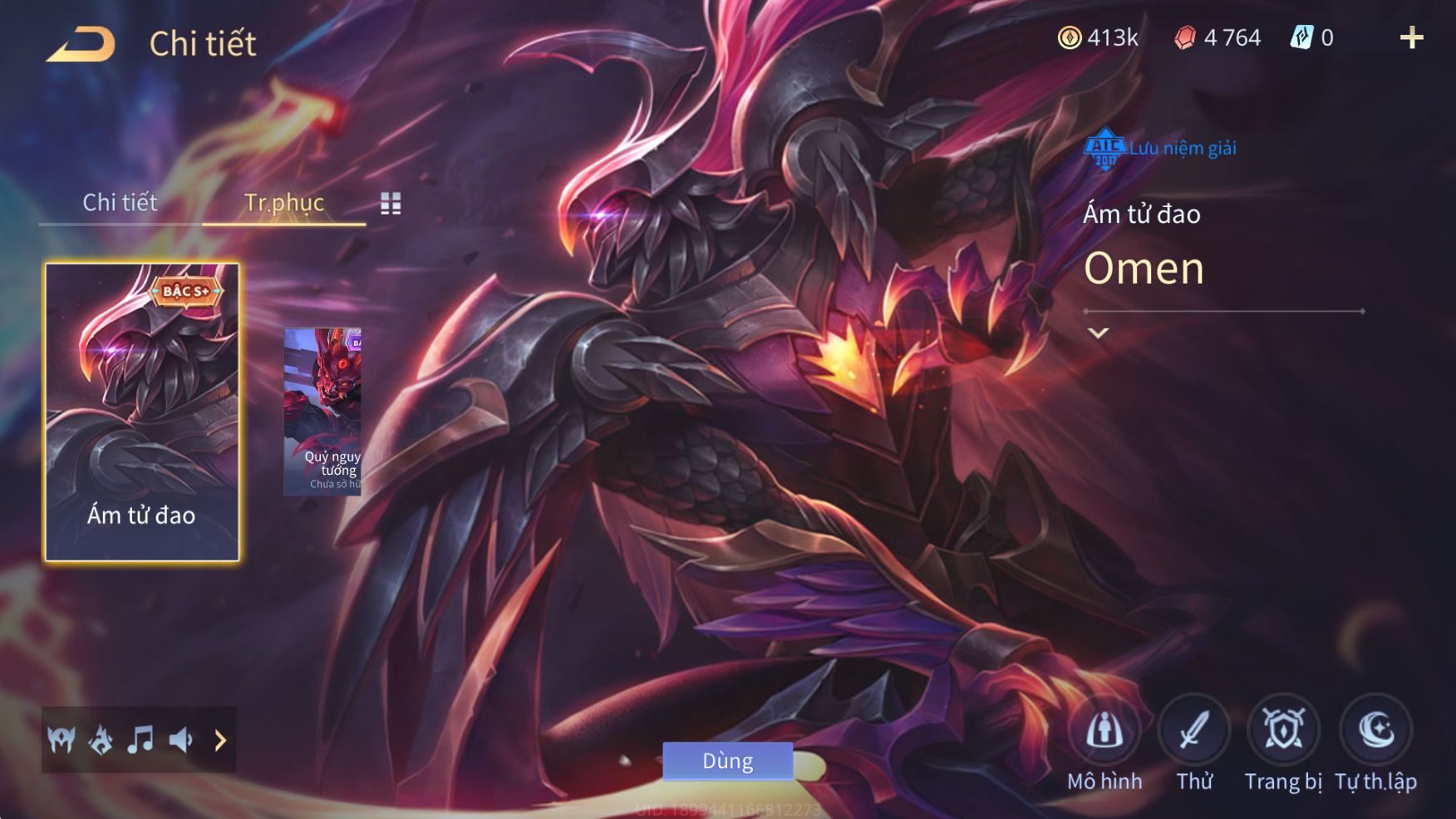1456x819 pixels.
Task: Select the Ám tử đao skin card
Action: (x=142, y=412)
